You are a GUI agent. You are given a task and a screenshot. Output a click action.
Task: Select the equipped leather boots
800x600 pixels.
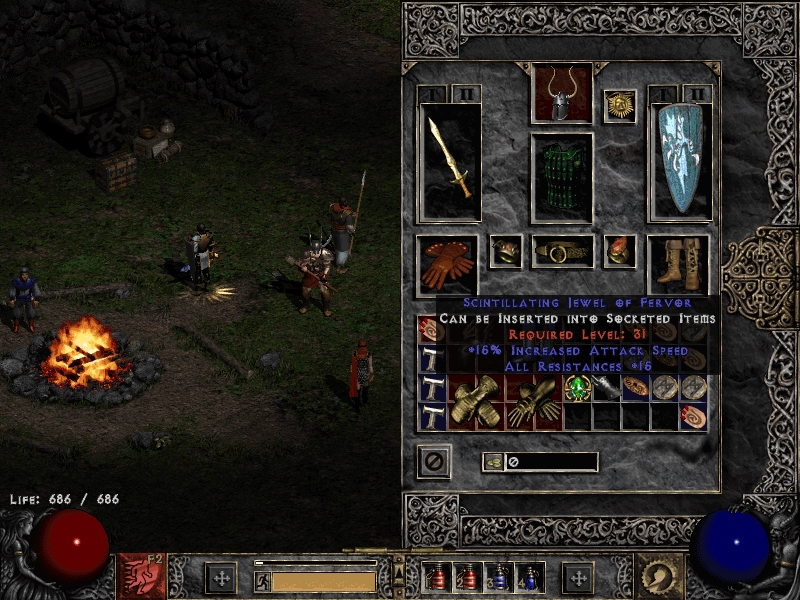click(679, 265)
